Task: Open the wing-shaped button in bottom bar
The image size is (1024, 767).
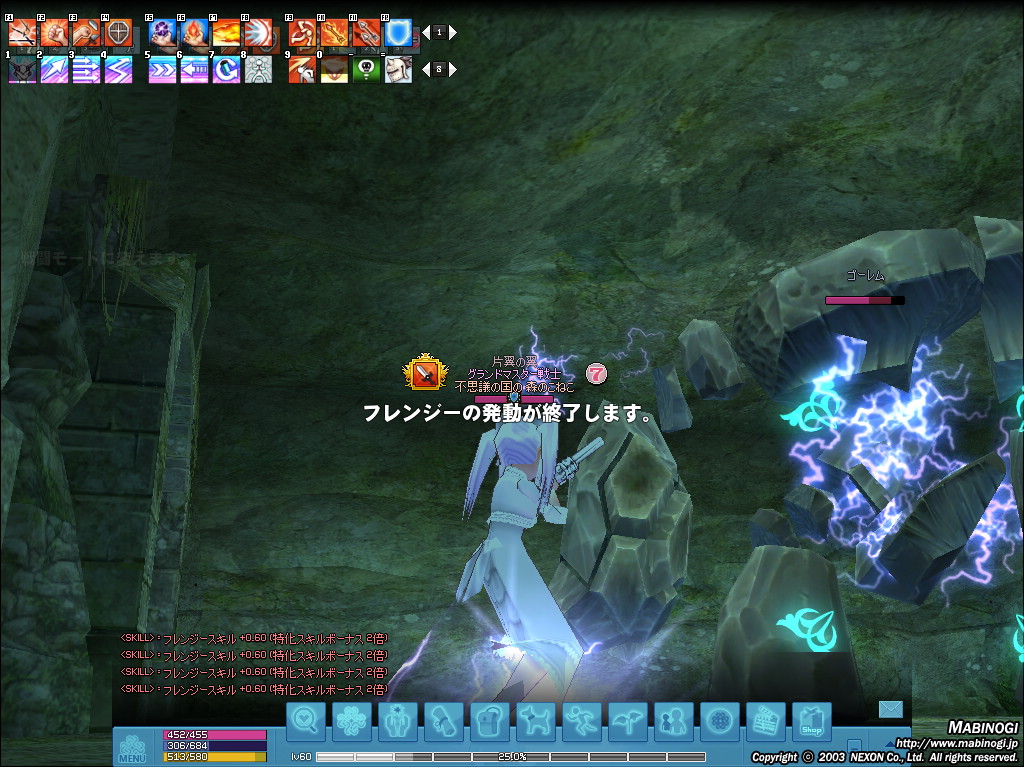Action: (x=628, y=721)
